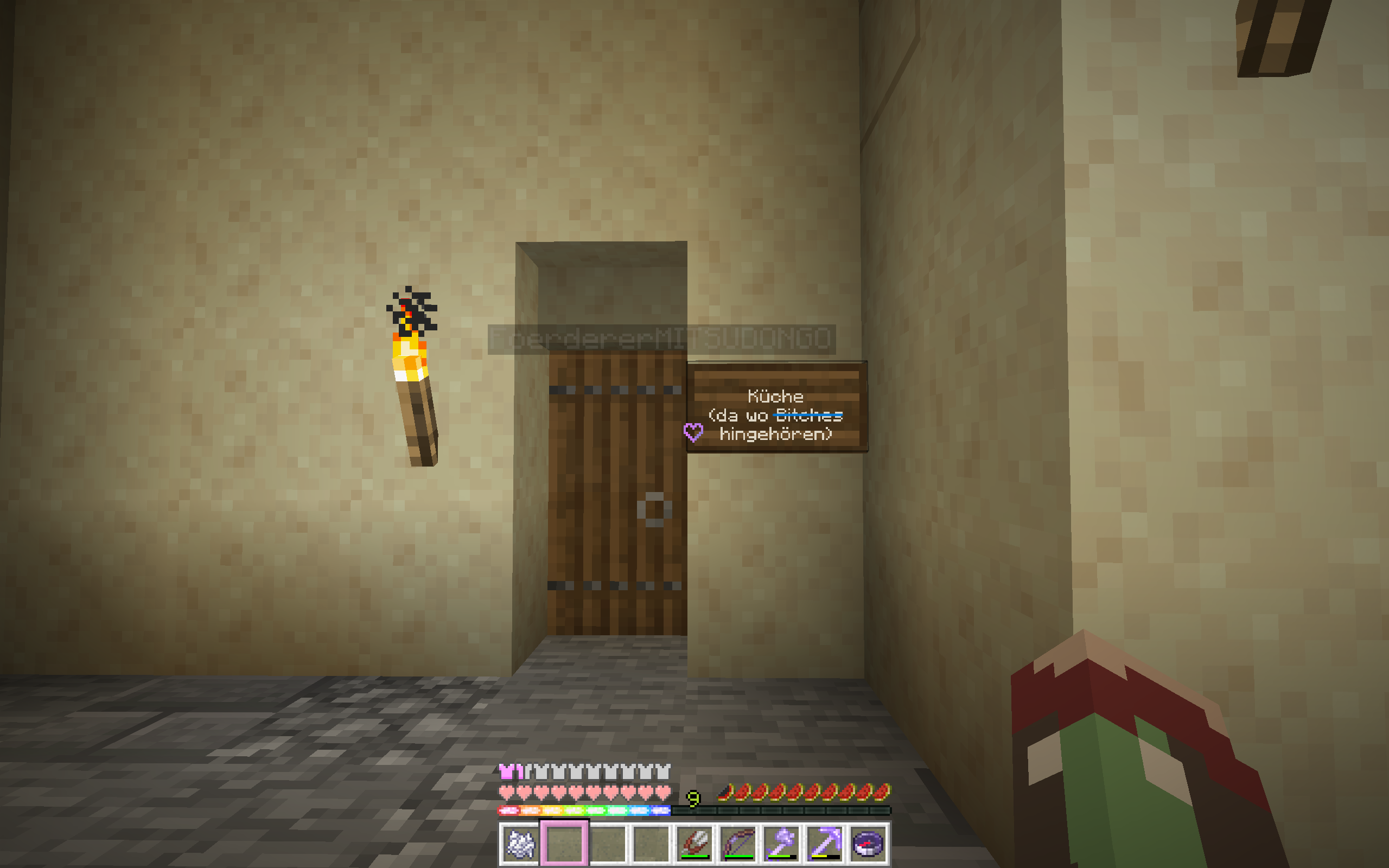Select the white fluffy item hotbar slot
This screenshot has width=1389, height=868.
[520, 843]
